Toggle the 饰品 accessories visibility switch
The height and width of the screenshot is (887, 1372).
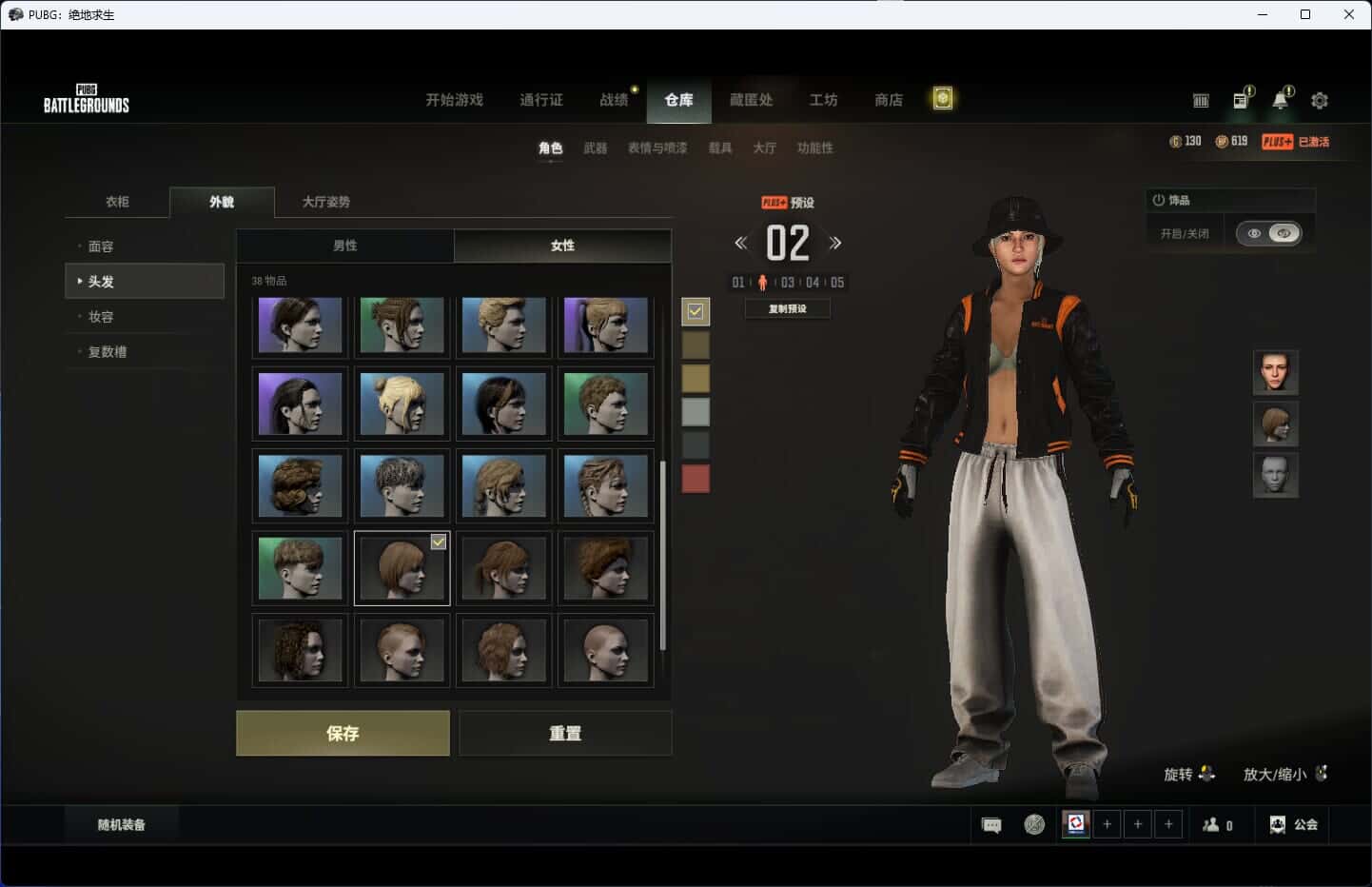tap(1269, 233)
